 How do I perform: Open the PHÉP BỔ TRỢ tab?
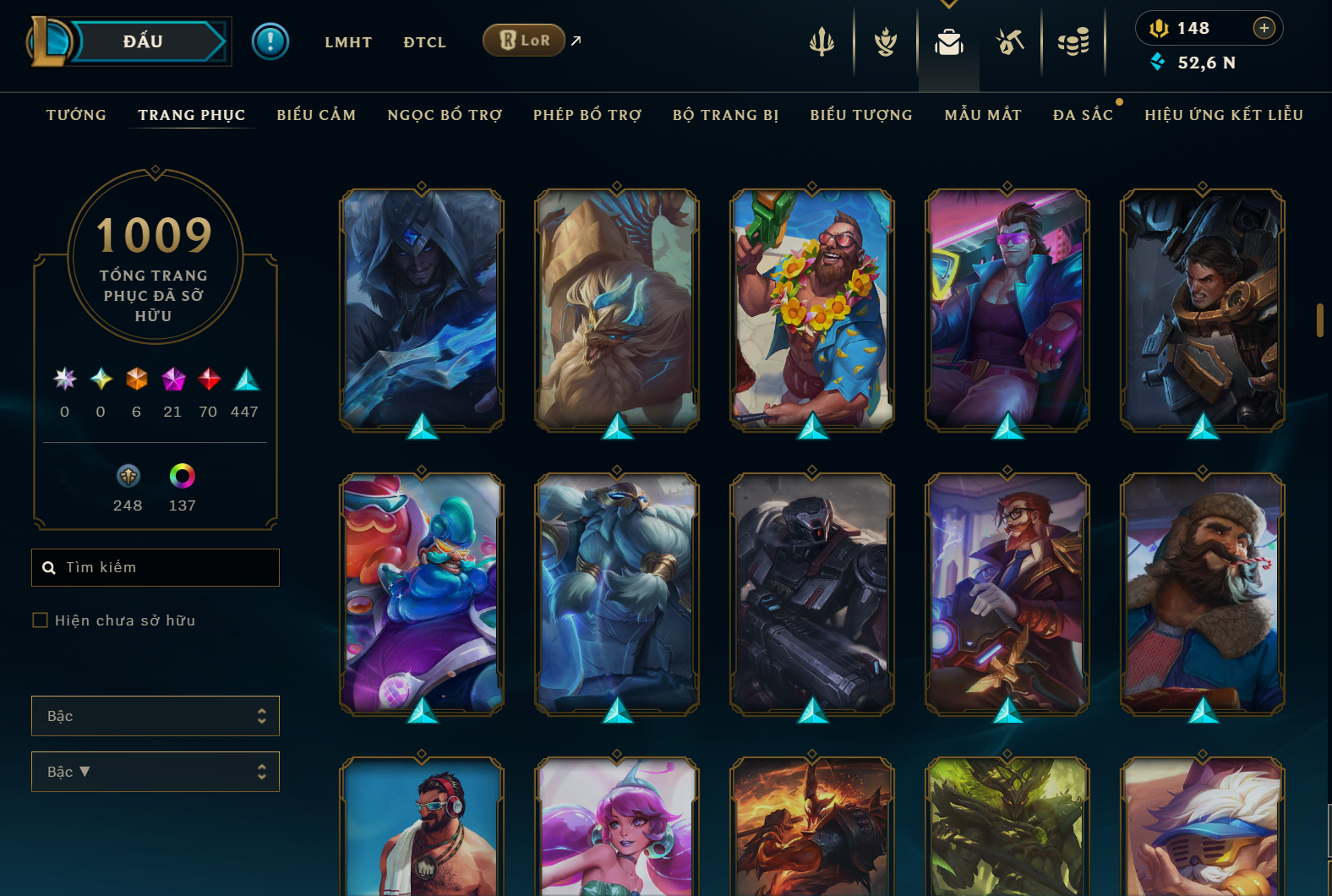point(587,115)
